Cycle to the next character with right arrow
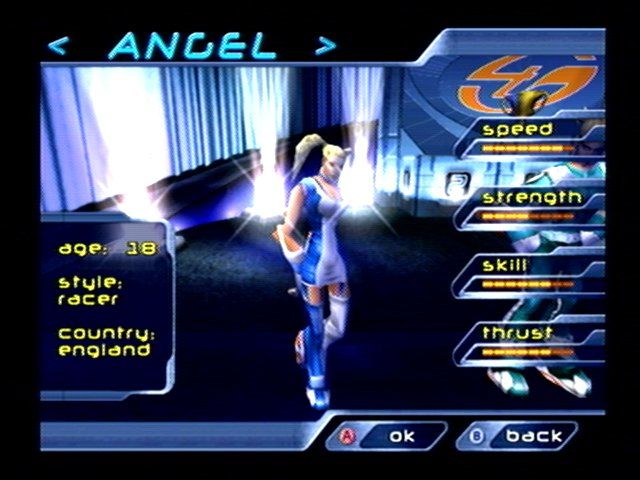The image size is (640, 480). click(x=325, y=46)
